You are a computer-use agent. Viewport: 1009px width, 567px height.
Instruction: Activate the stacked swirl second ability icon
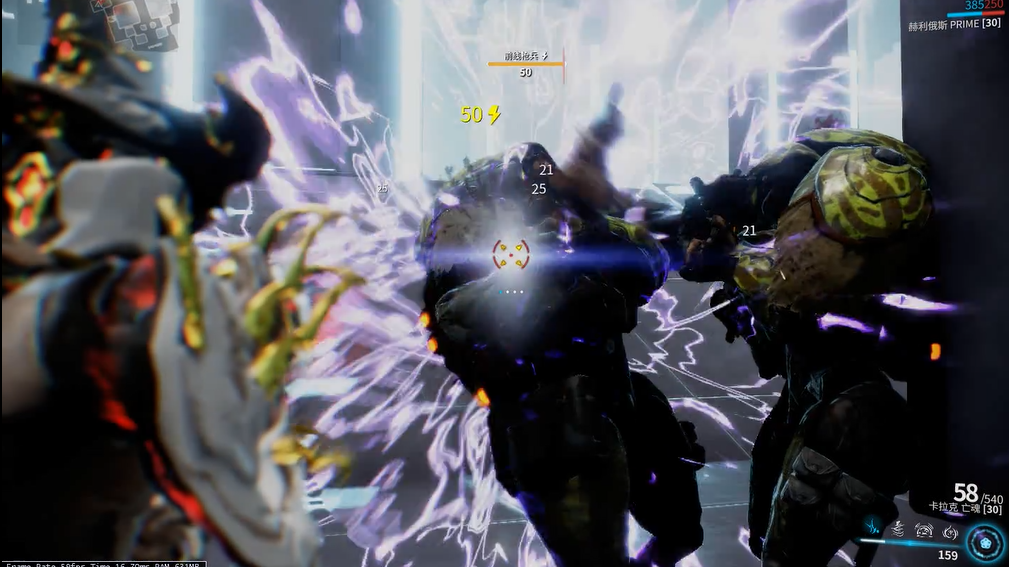(x=898, y=530)
